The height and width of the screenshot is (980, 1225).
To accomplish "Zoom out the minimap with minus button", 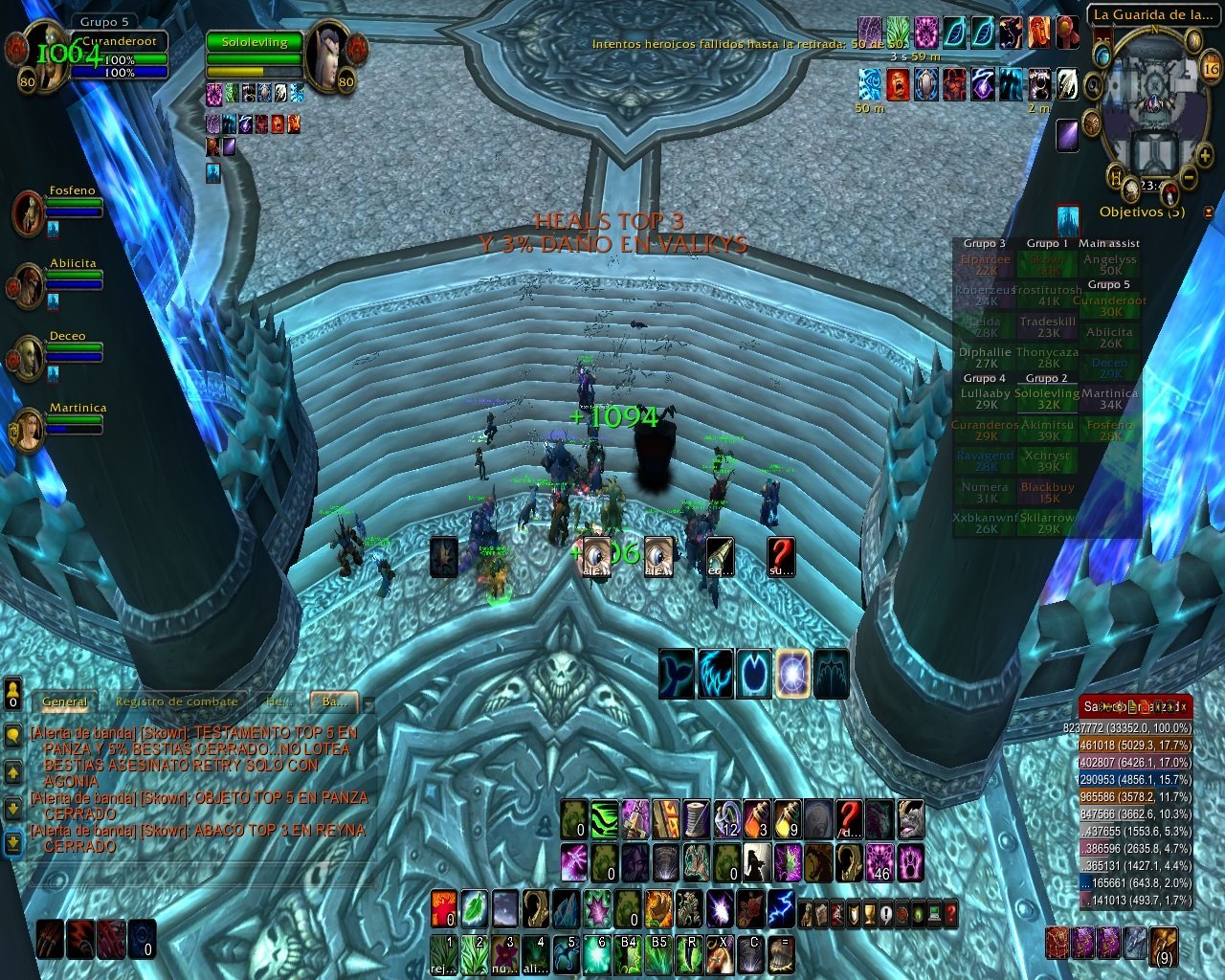I will coord(1189,177).
